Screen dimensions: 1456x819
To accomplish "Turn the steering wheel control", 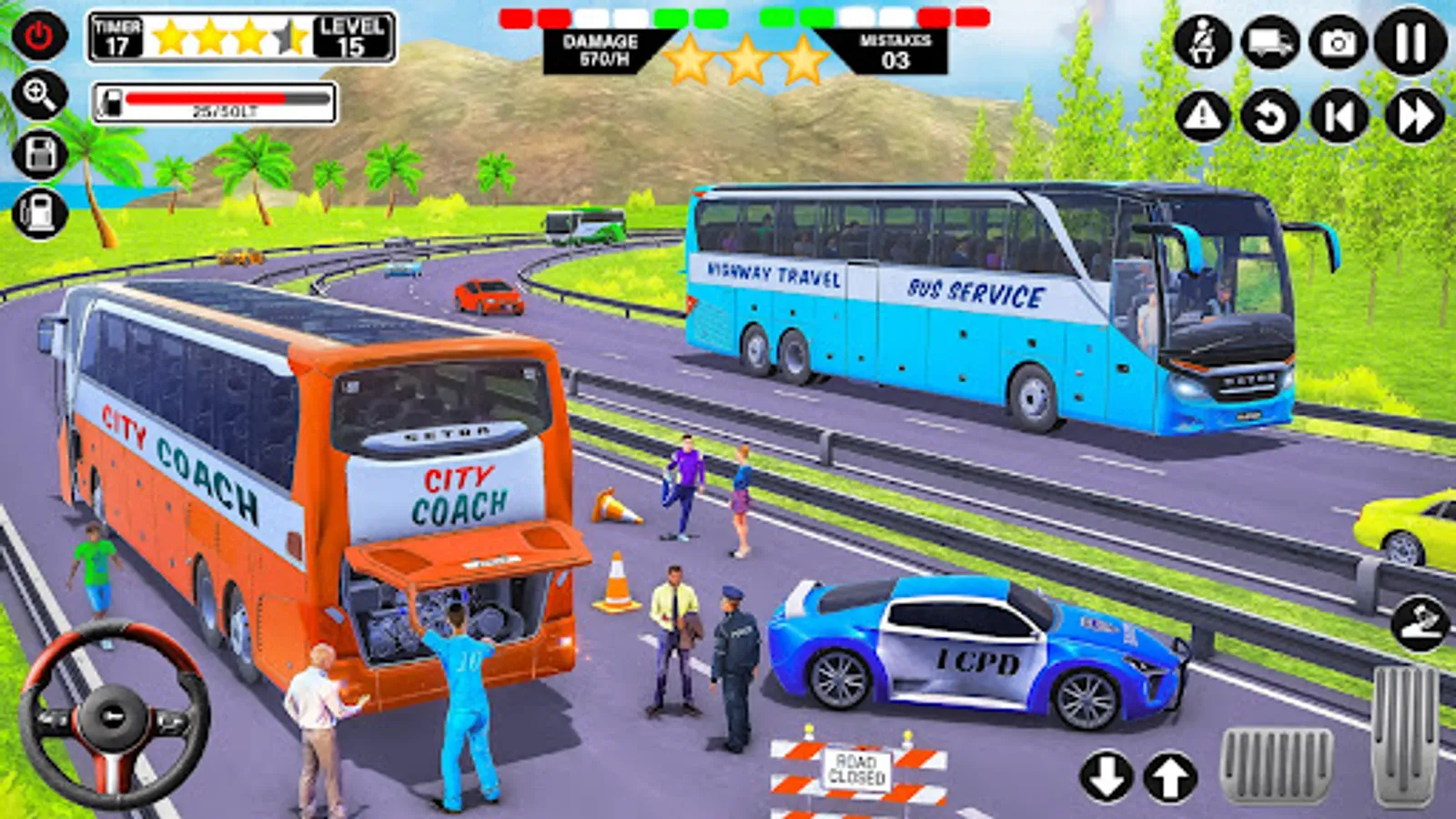I will point(115,715).
